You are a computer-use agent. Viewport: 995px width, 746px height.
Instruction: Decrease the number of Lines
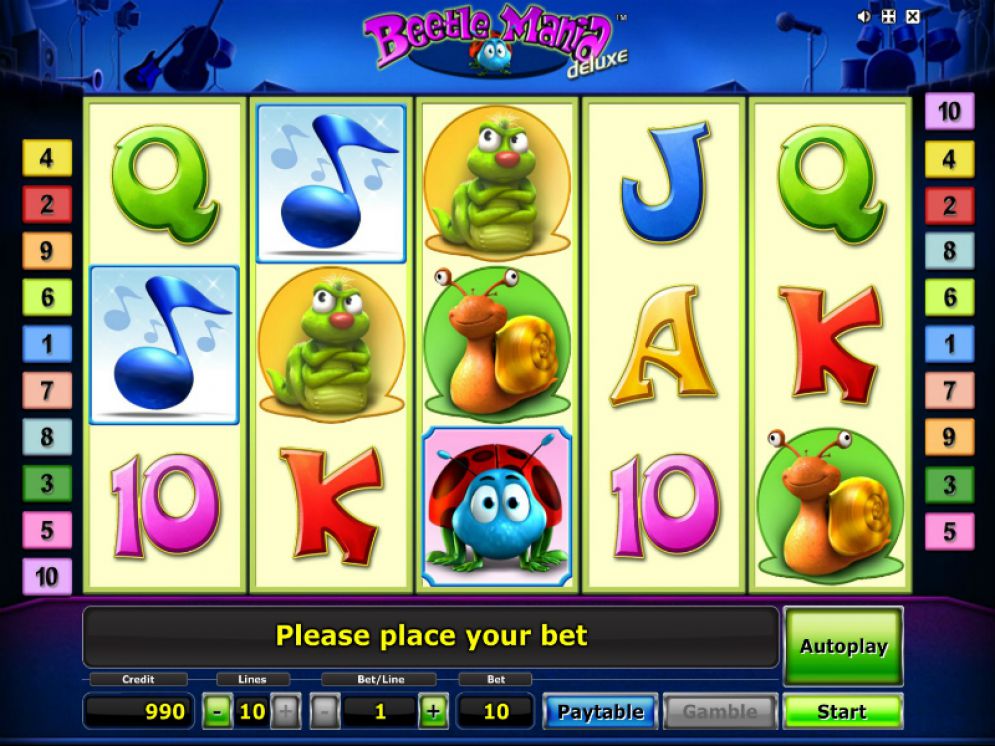coord(219,712)
